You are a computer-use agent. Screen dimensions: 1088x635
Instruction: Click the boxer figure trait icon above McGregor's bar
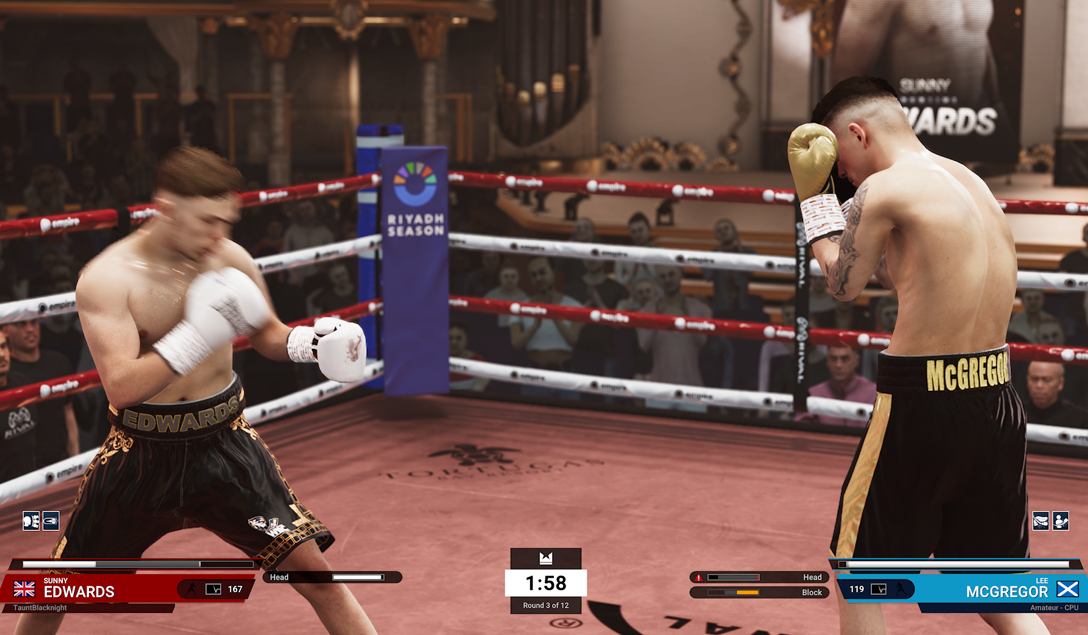(1060, 520)
